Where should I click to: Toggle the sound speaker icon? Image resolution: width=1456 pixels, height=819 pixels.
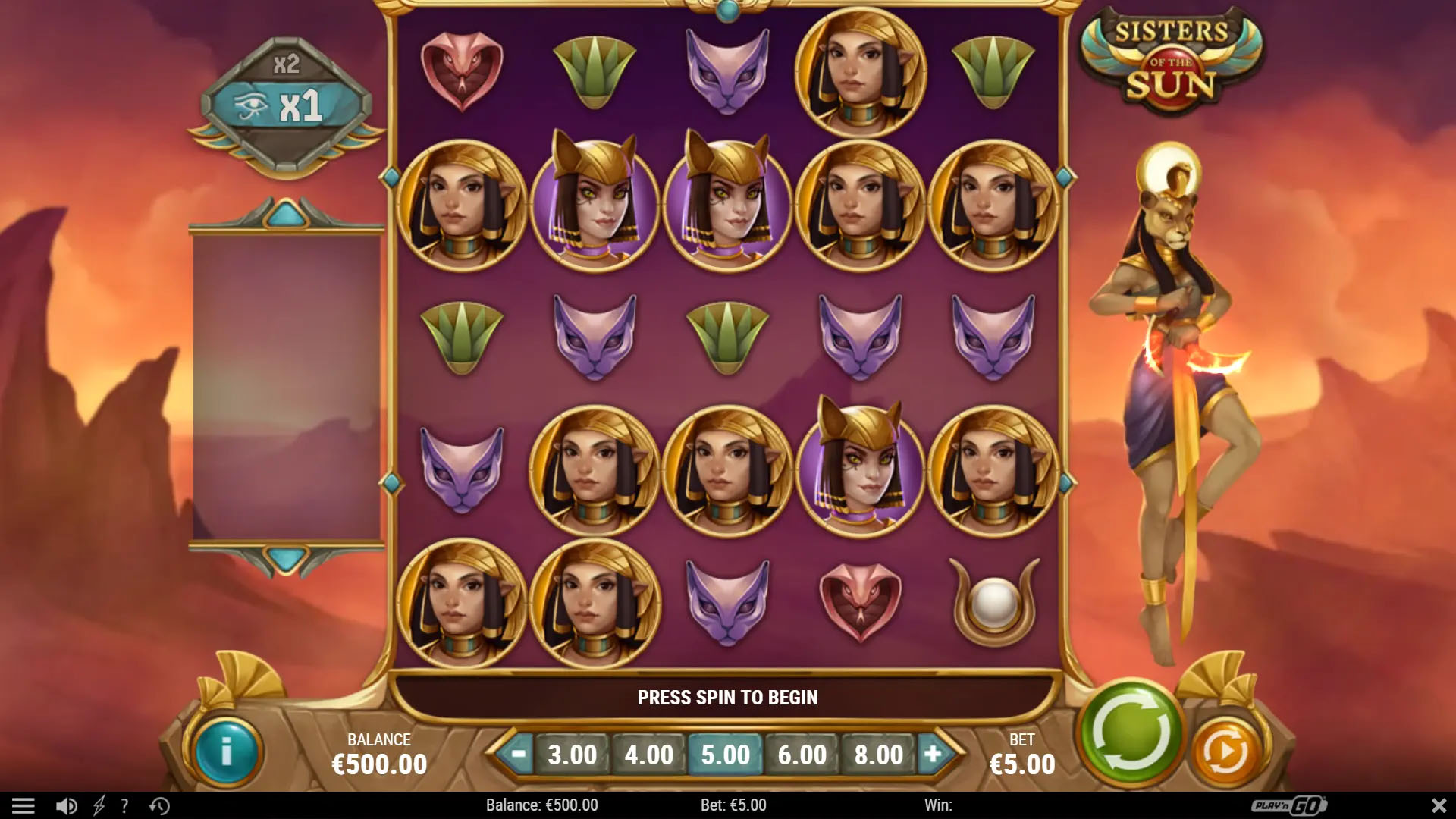click(67, 805)
